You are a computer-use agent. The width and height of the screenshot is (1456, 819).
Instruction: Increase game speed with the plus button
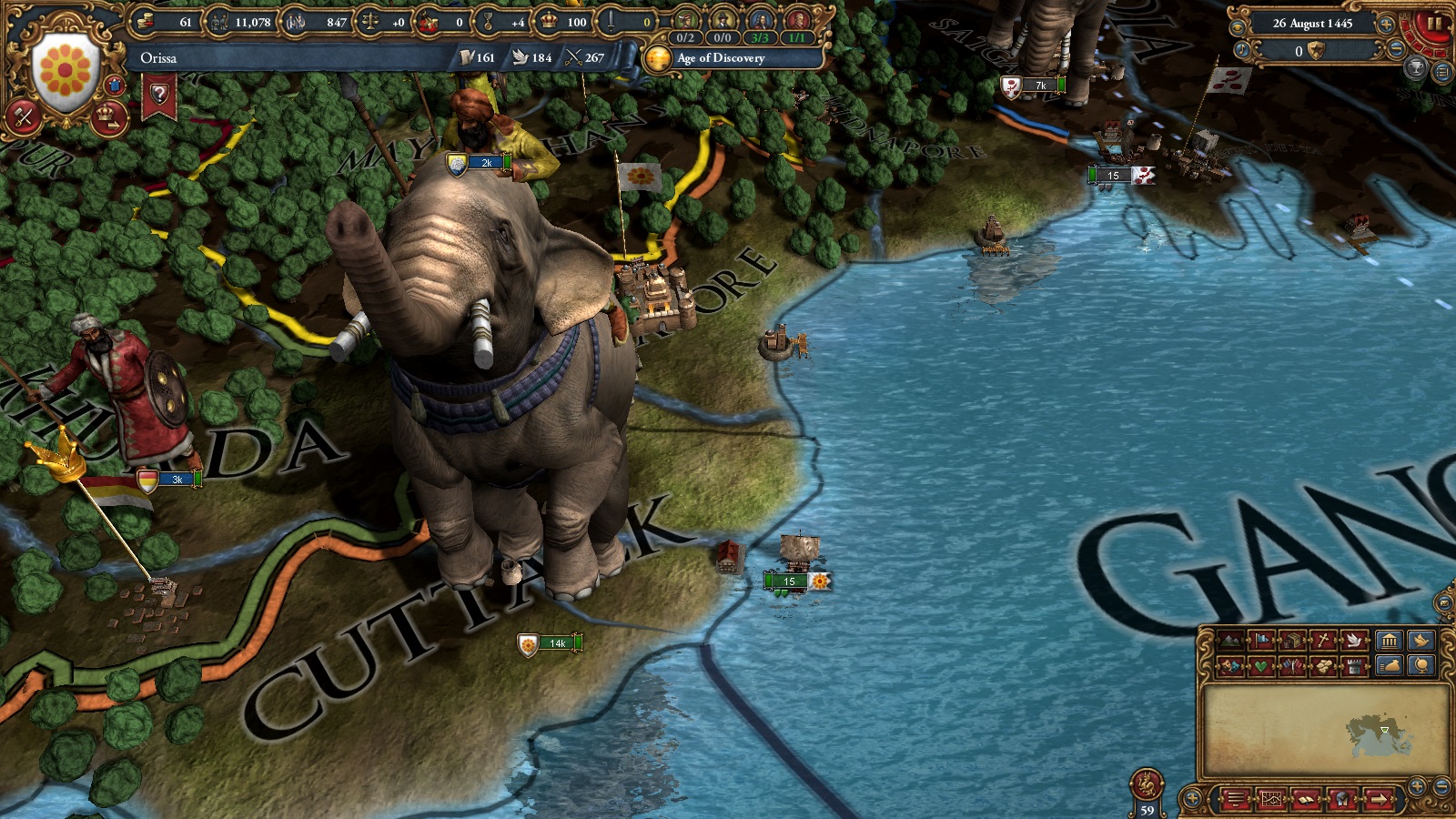[x=1386, y=24]
